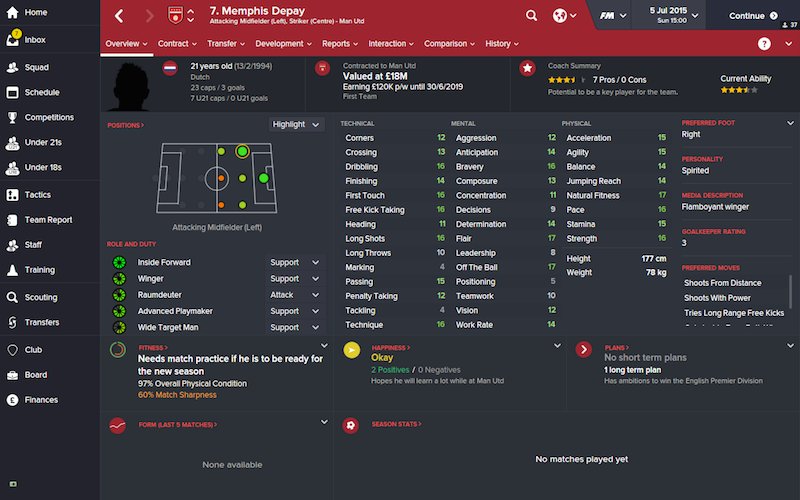Open the Reports tab
Viewport: 800px width, 500px height.
340,44
